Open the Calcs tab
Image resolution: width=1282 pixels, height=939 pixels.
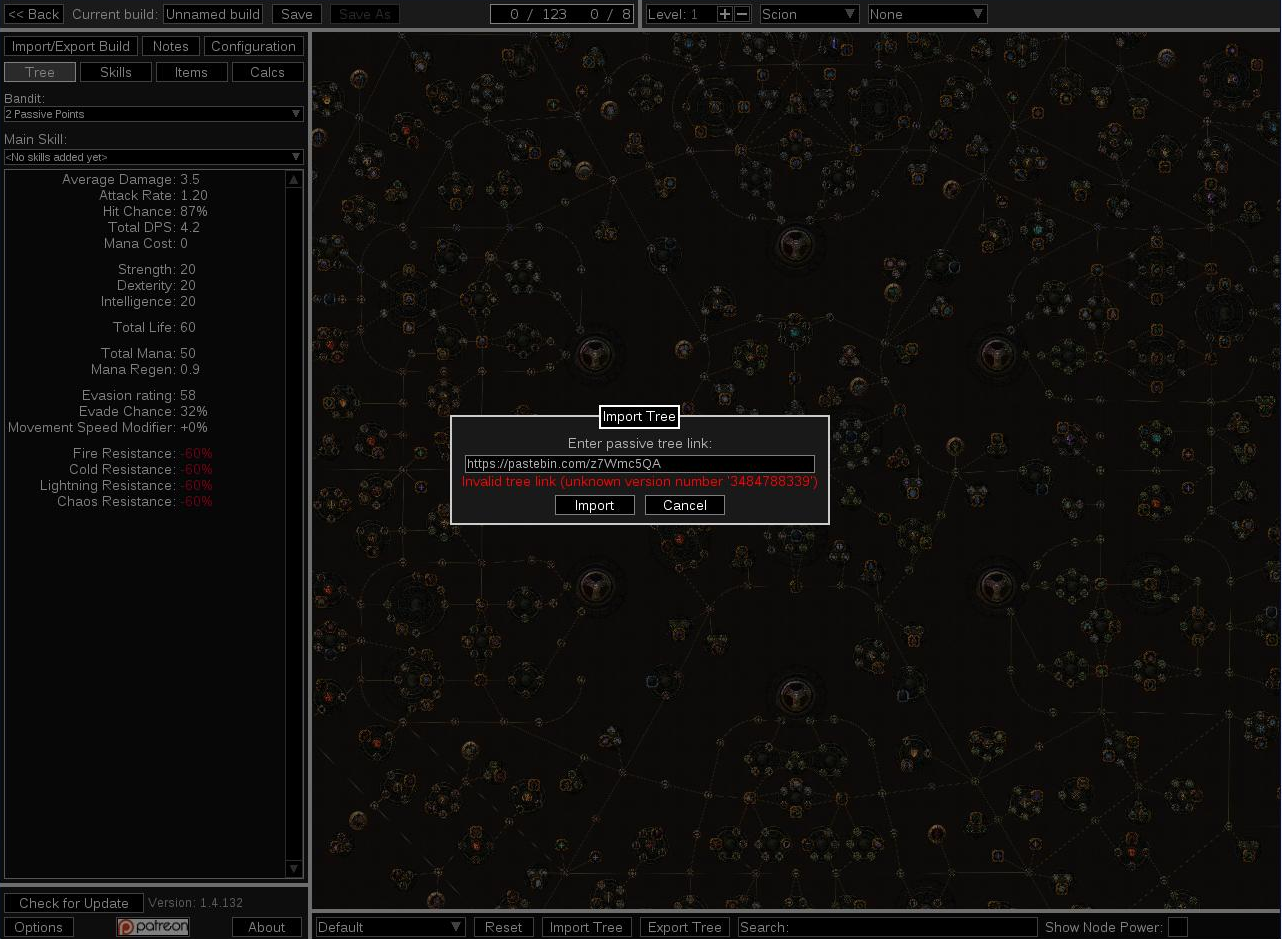(267, 71)
